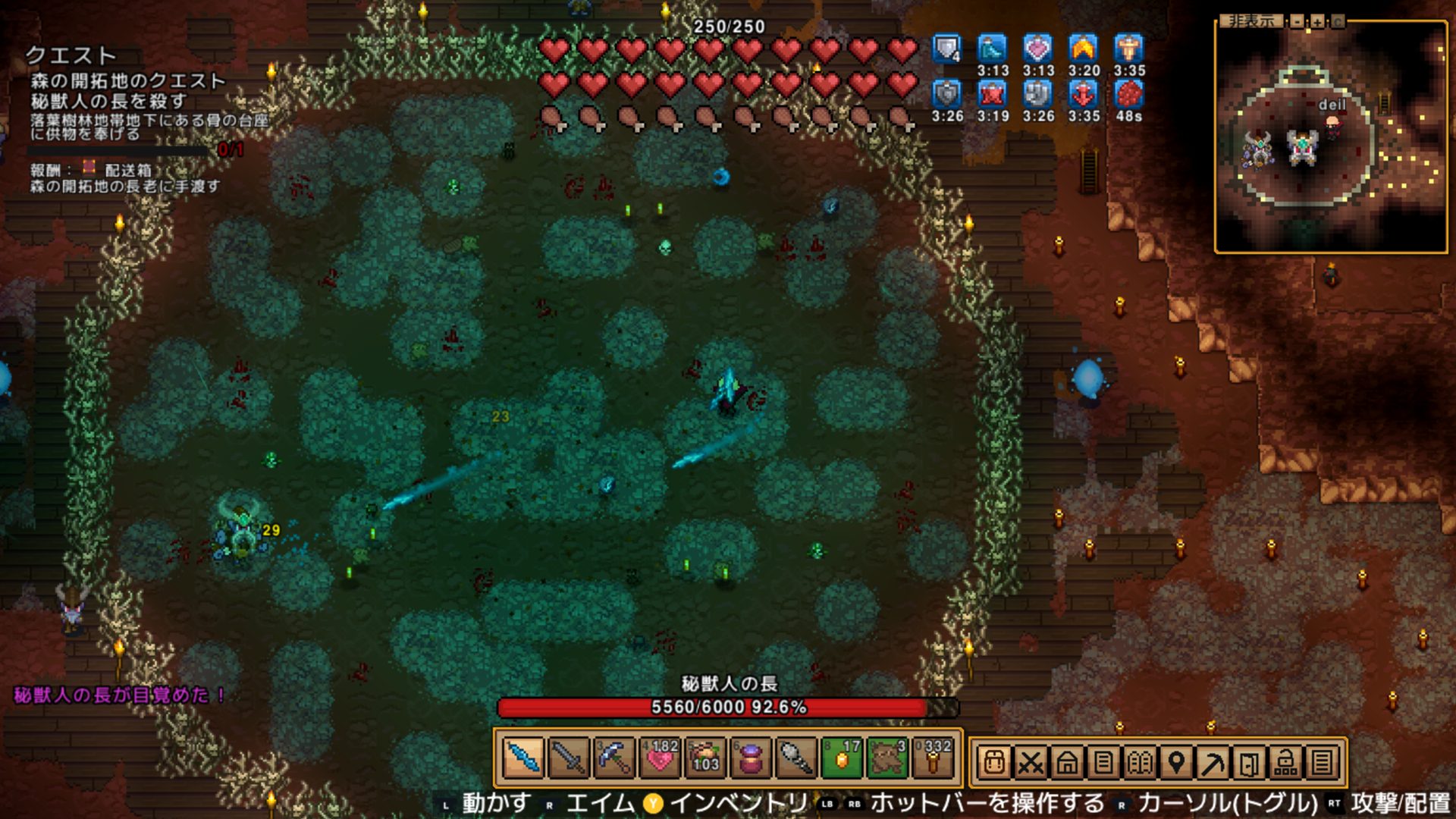Viewport: 1456px width, 819px height.
Task: Choose the gold coin stack of 17
Action: (x=842, y=758)
